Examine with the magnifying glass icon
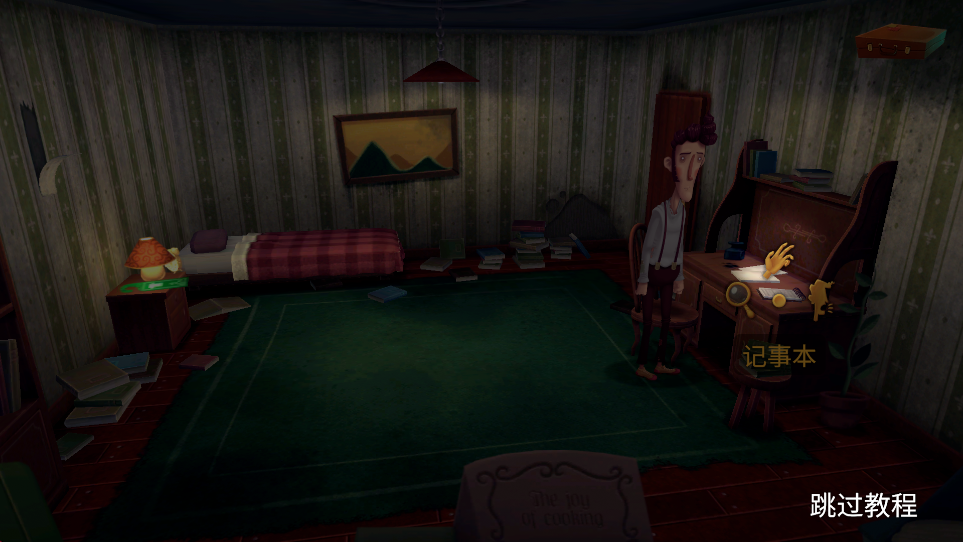 [739, 295]
